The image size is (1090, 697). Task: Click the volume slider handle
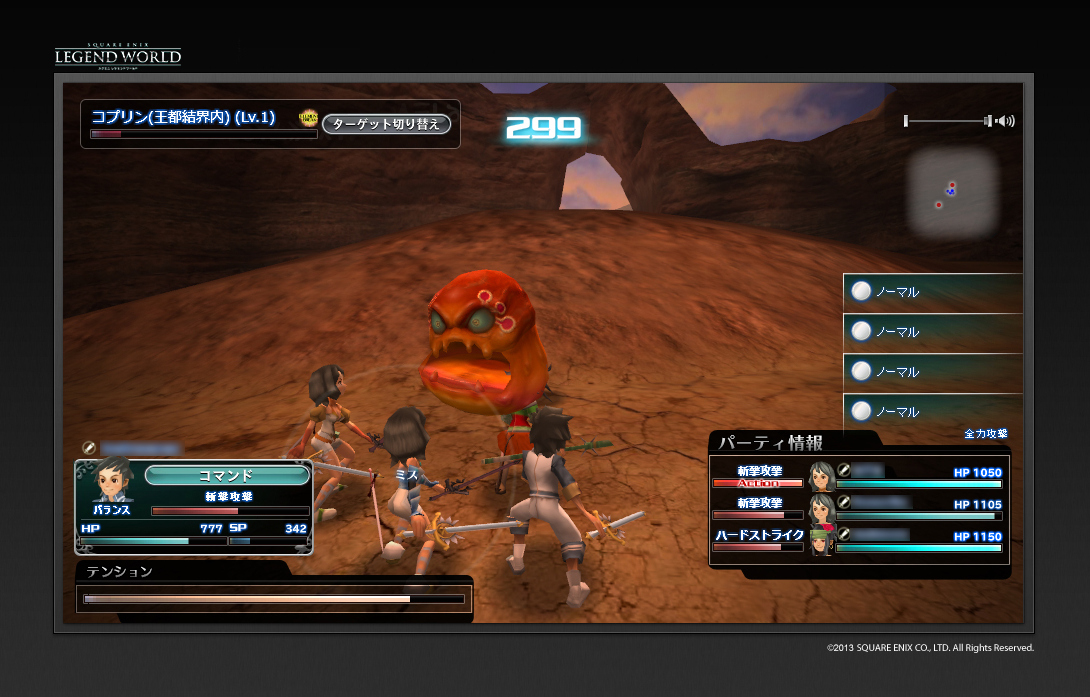coord(988,121)
